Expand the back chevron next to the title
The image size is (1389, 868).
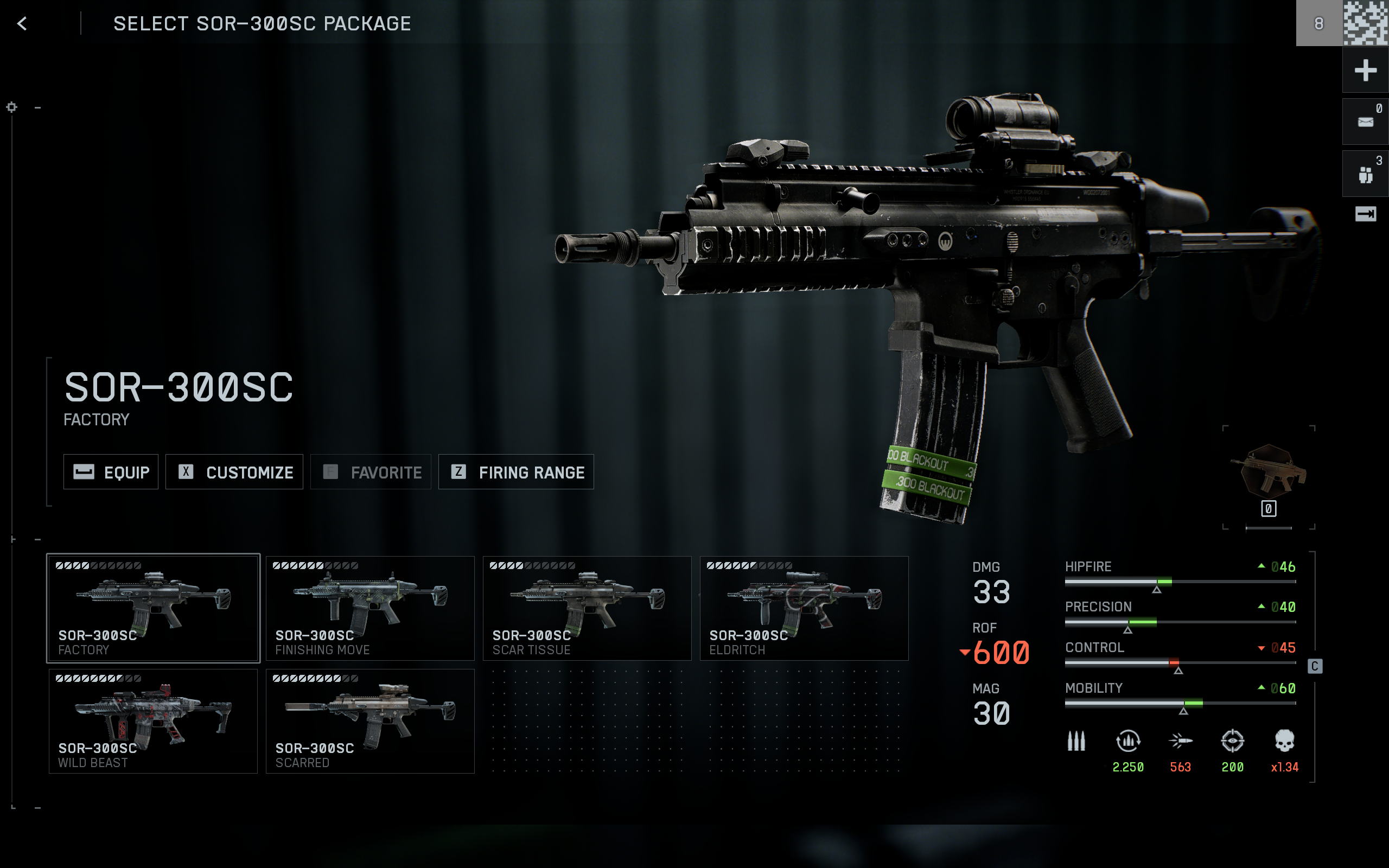22,23
